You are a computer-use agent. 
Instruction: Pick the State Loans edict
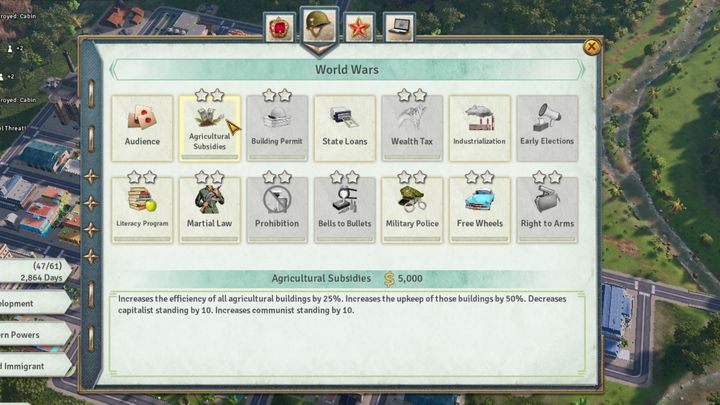tap(345, 127)
